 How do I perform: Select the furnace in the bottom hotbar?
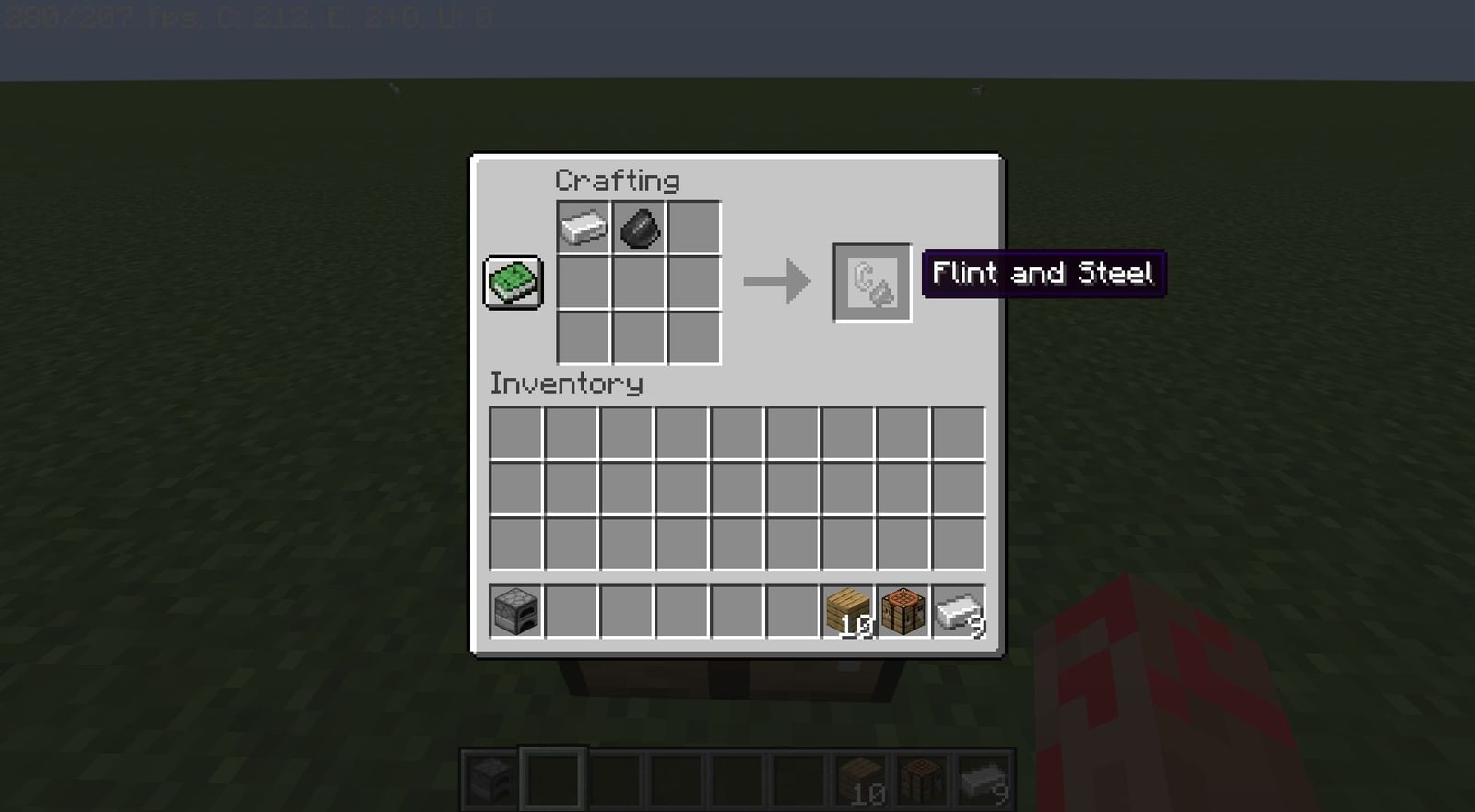point(488,777)
